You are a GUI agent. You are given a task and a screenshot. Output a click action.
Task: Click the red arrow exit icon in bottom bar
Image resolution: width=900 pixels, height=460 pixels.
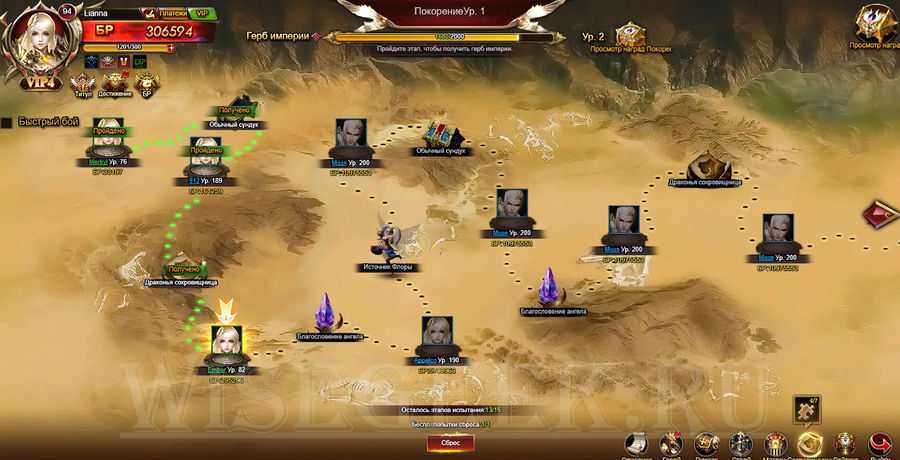tap(880, 443)
